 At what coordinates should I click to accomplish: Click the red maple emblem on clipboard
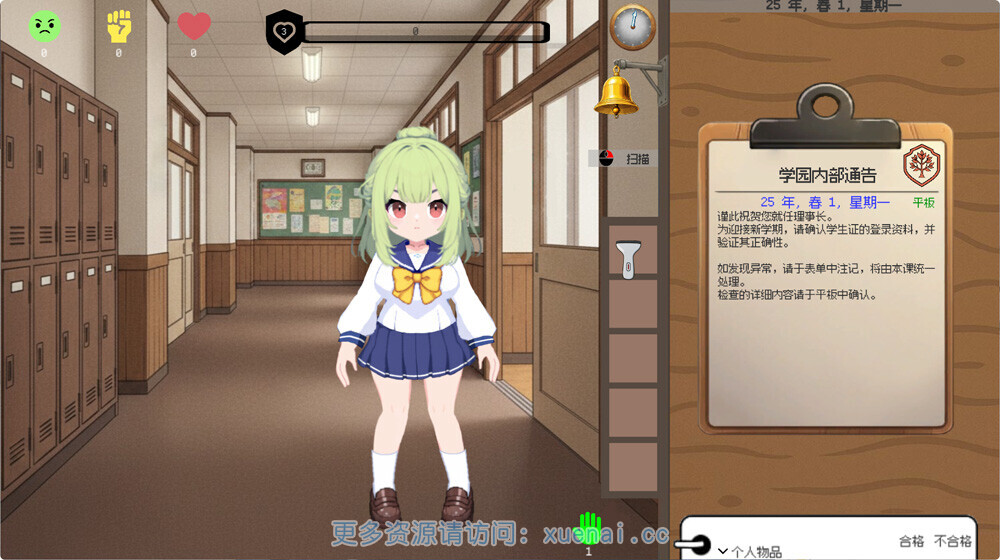(x=919, y=164)
